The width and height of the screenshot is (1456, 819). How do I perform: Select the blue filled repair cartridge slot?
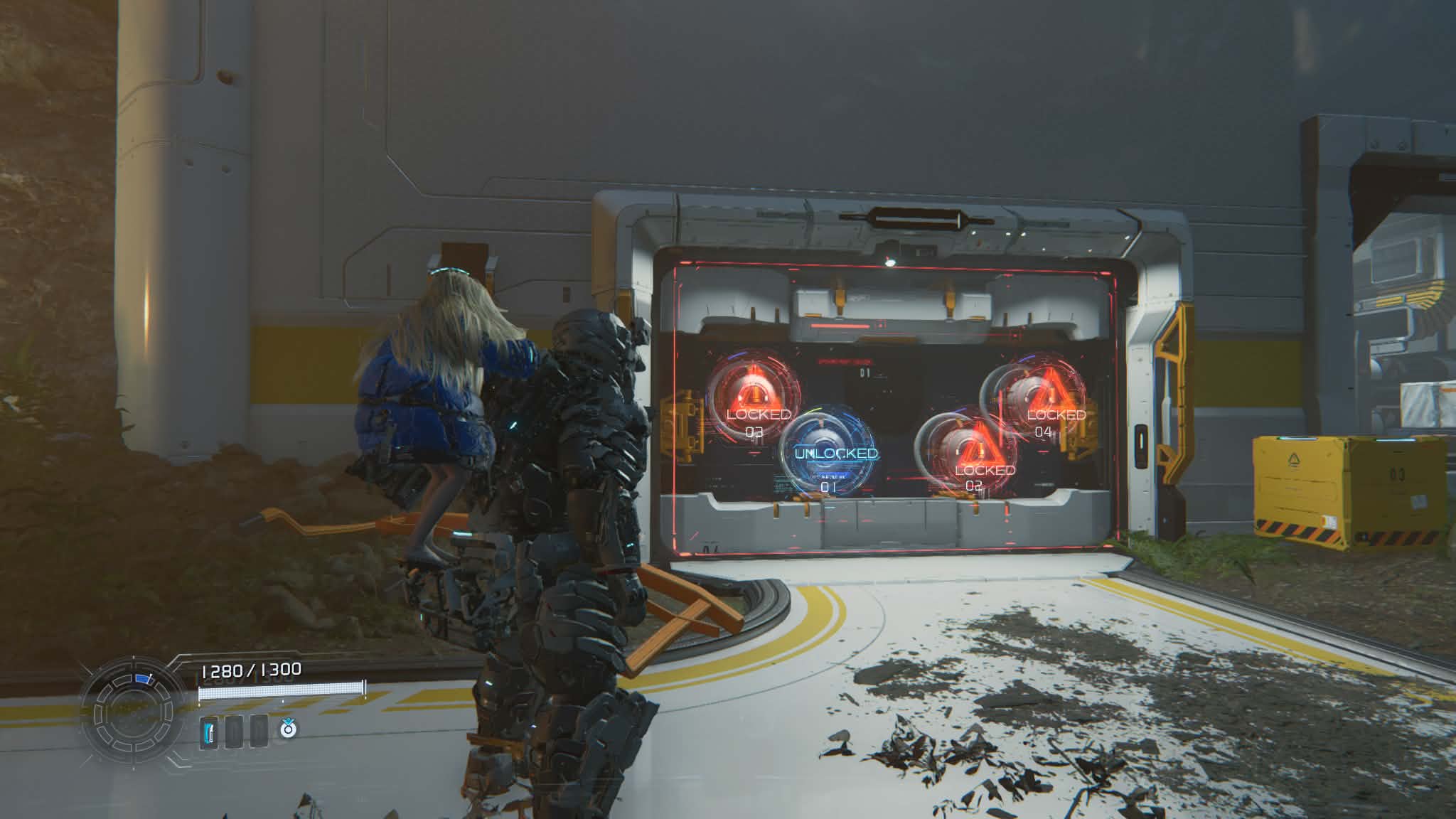(209, 732)
